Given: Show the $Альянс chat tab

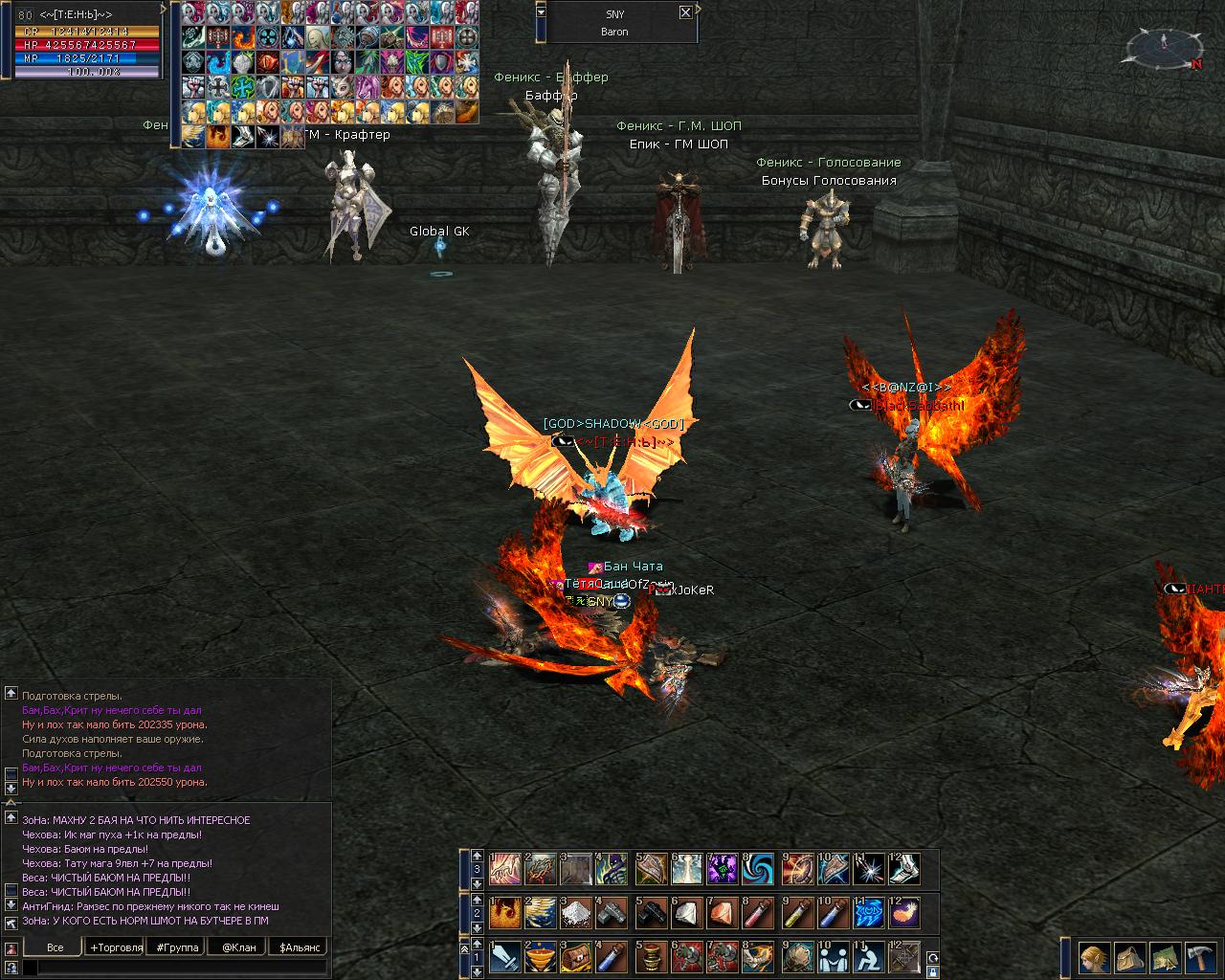Looking at the screenshot, I should click(x=298, y=947).
